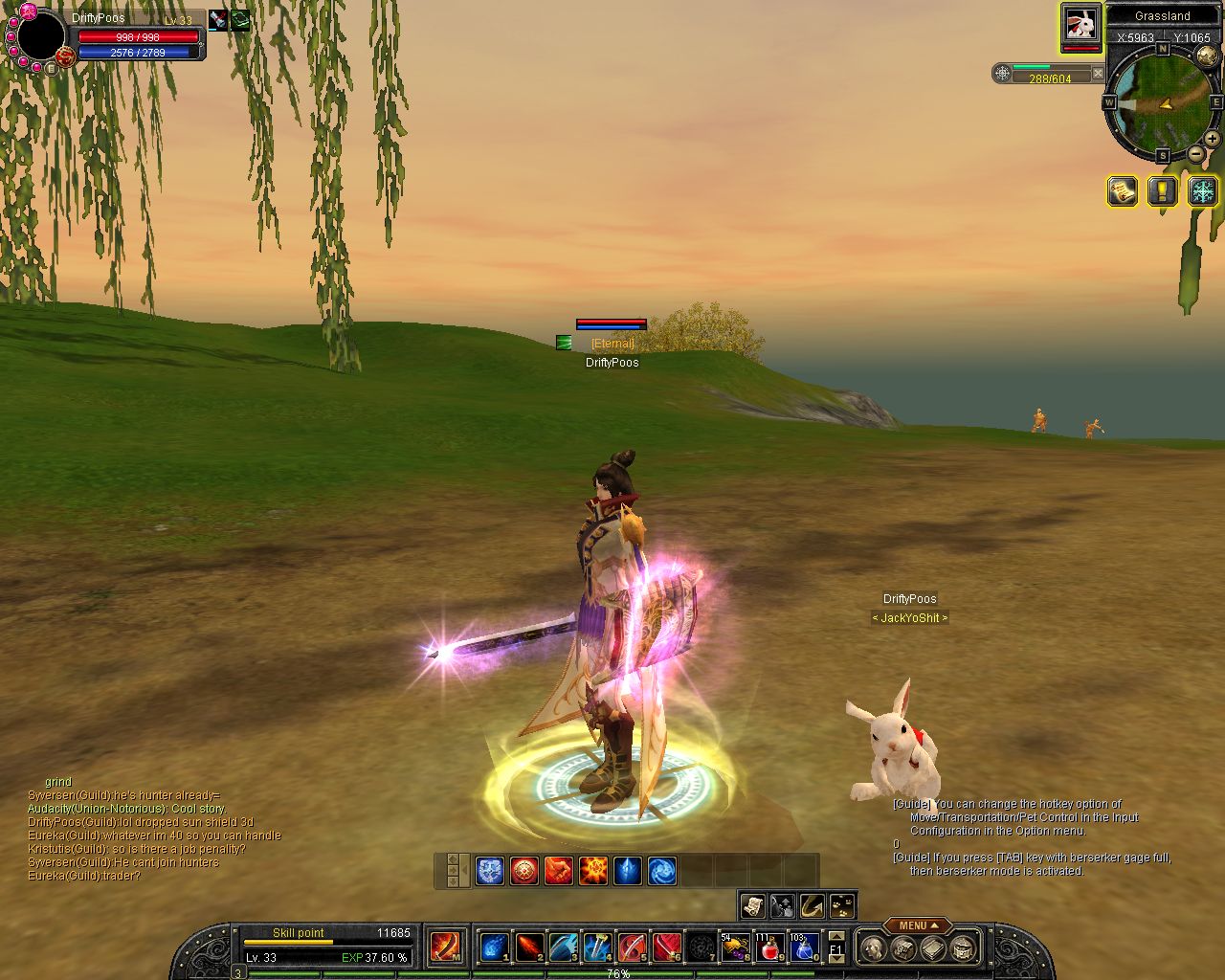1225x980 pixels.
Task: Select the flaming sword basic attack slot
Action: (x=445, y=947)
